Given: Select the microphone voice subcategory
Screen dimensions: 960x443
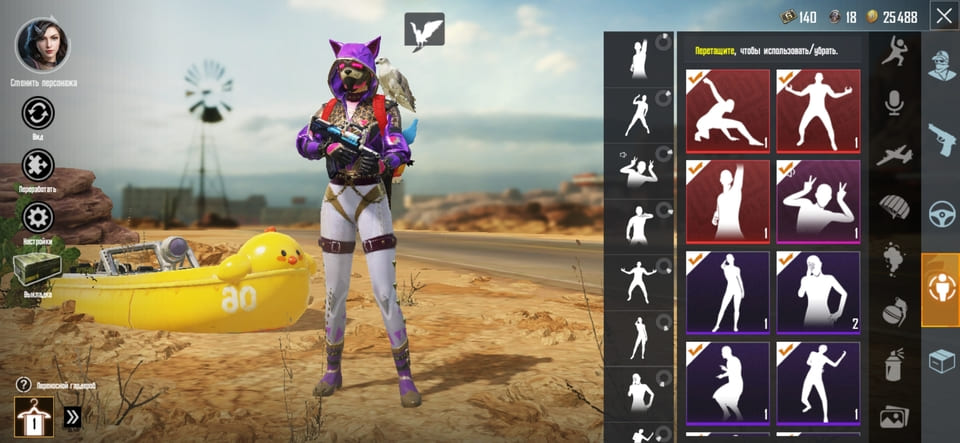Looking at the screenshot, I should (893, 102).
